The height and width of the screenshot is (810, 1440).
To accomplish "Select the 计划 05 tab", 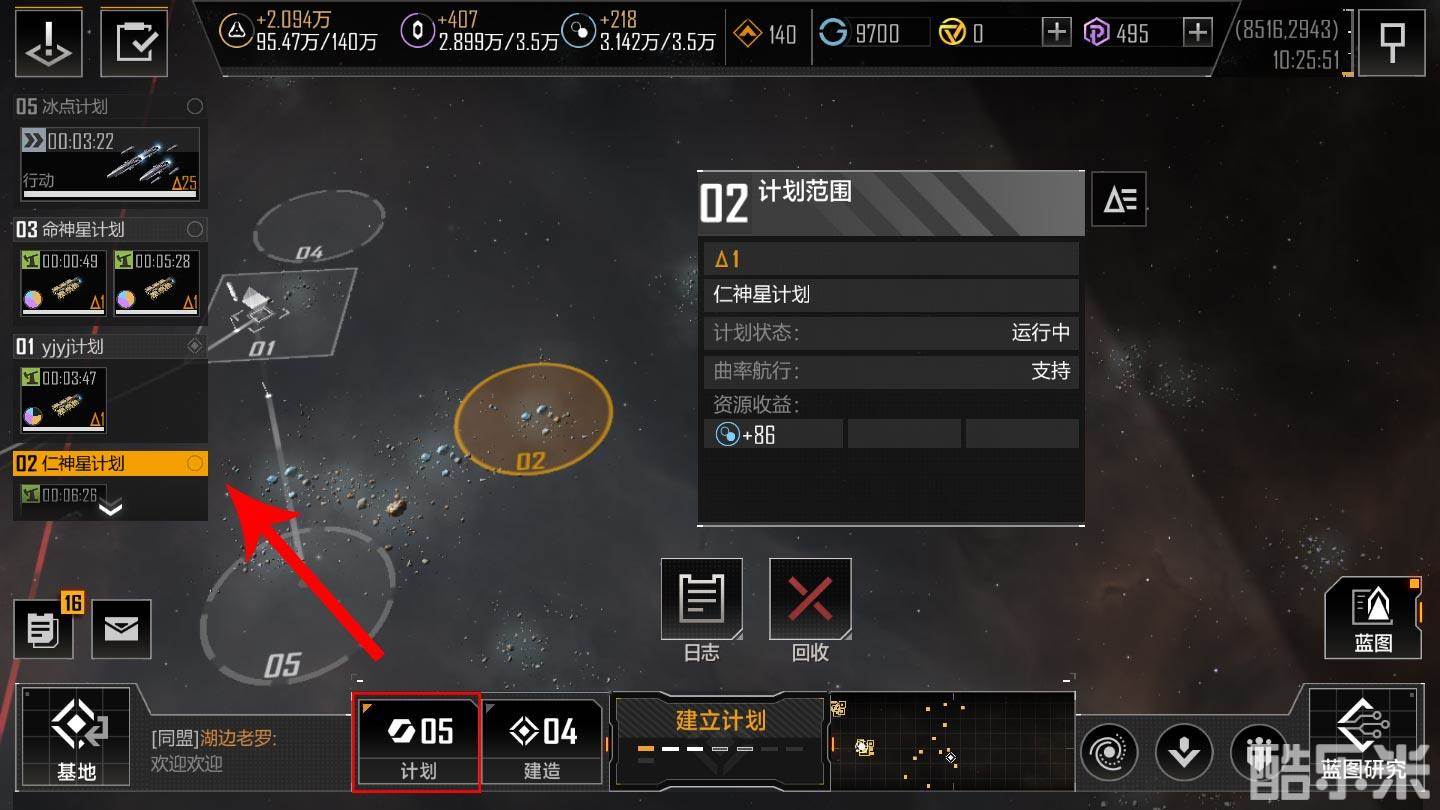I will [417, 740].
